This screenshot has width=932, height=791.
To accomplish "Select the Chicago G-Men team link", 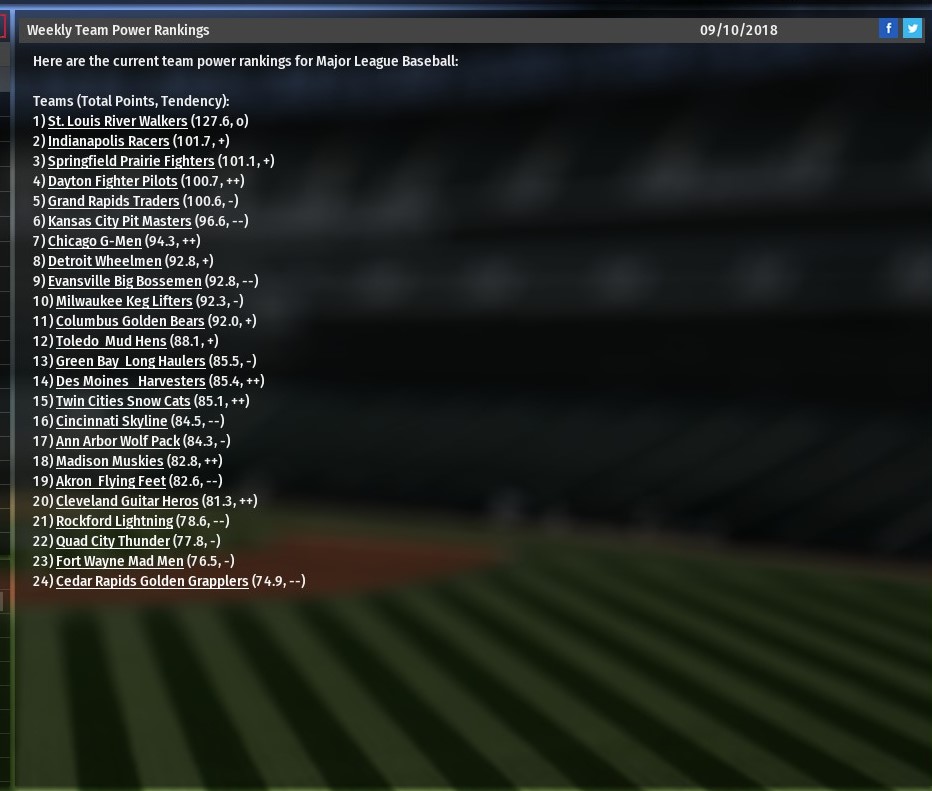I will coord(94,241).
